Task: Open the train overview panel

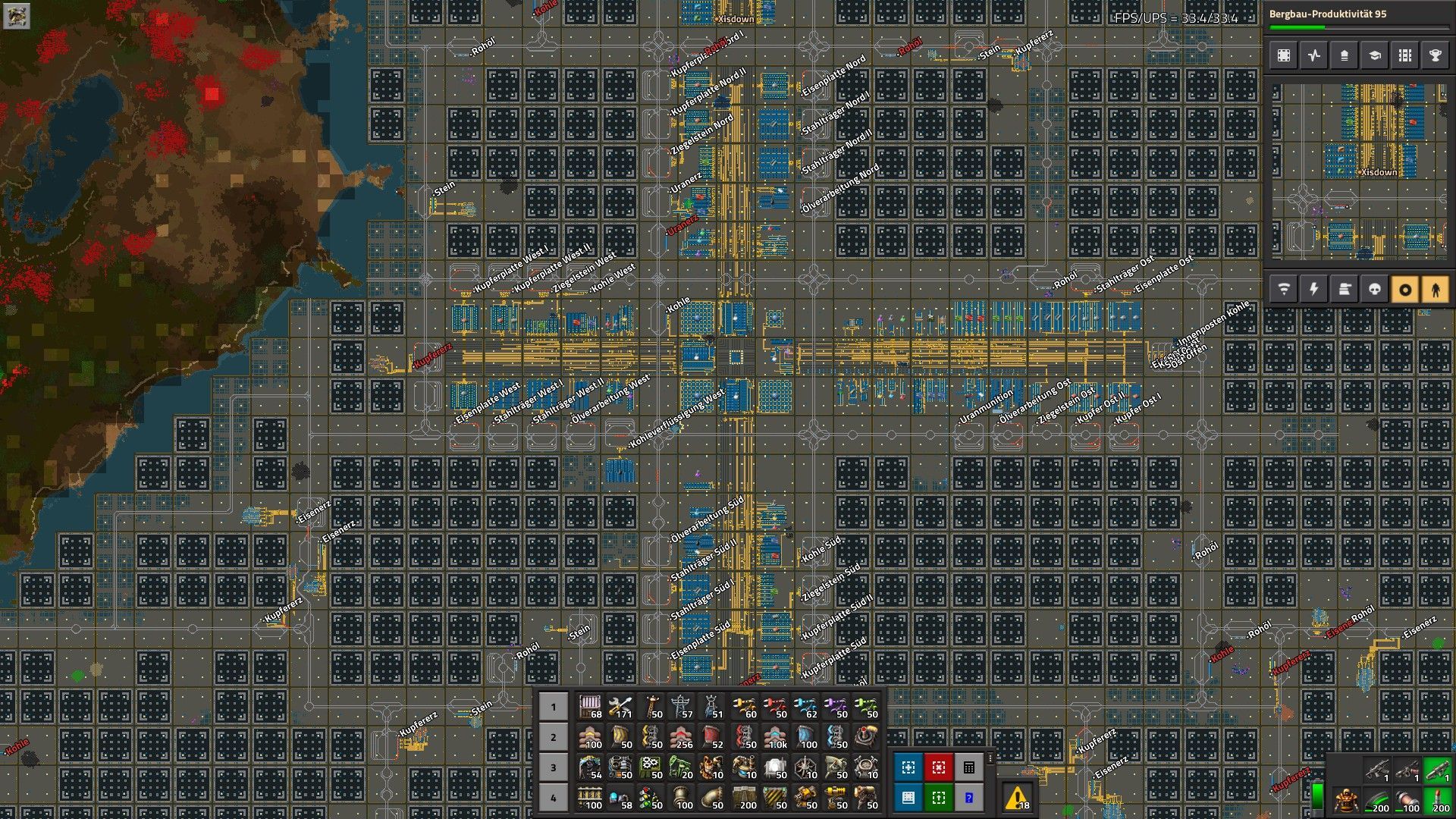Action: 1404,55
